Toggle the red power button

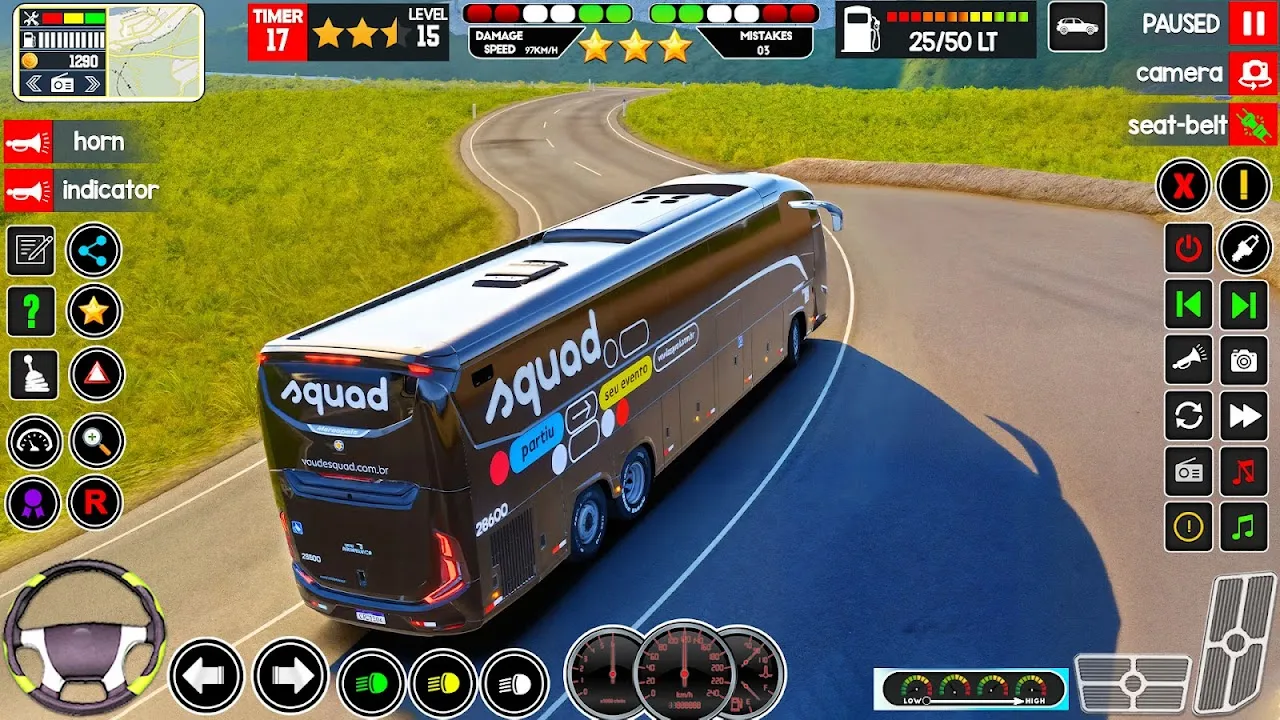1188,248
